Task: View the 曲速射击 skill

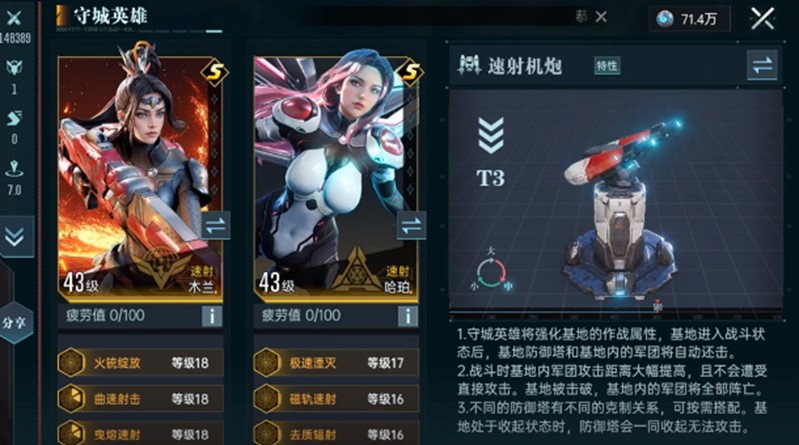Action: pos(140,398)
